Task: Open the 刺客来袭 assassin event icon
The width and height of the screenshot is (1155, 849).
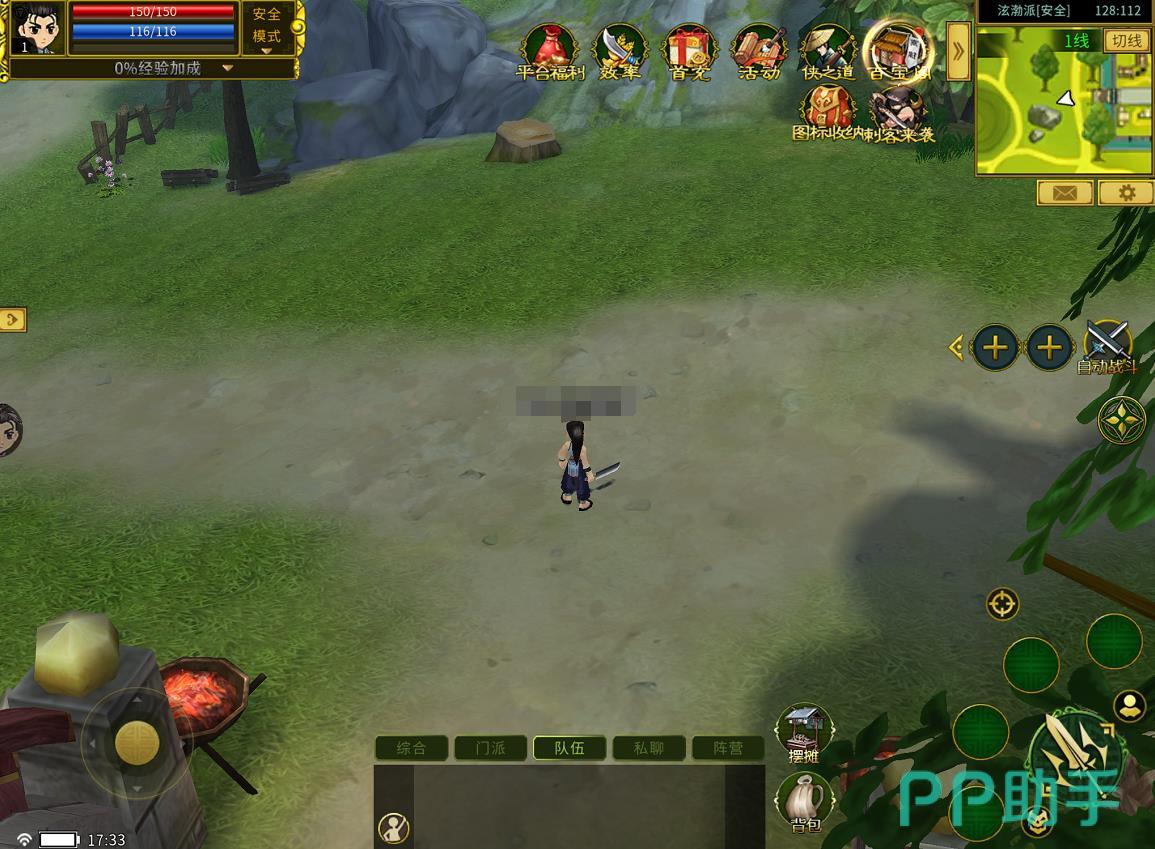Action: [897, 111]
